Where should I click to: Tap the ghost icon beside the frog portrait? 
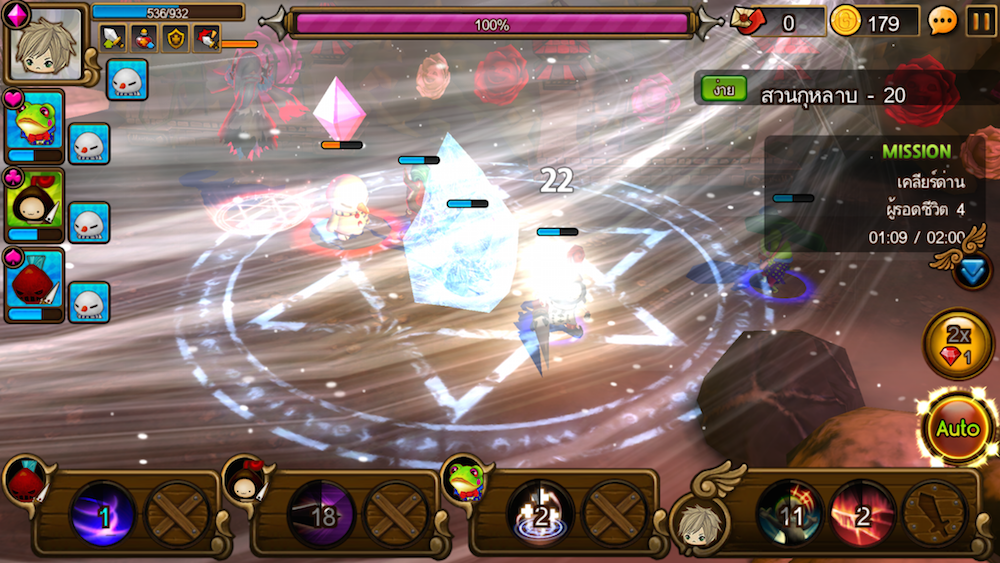[x=89, y=144]
